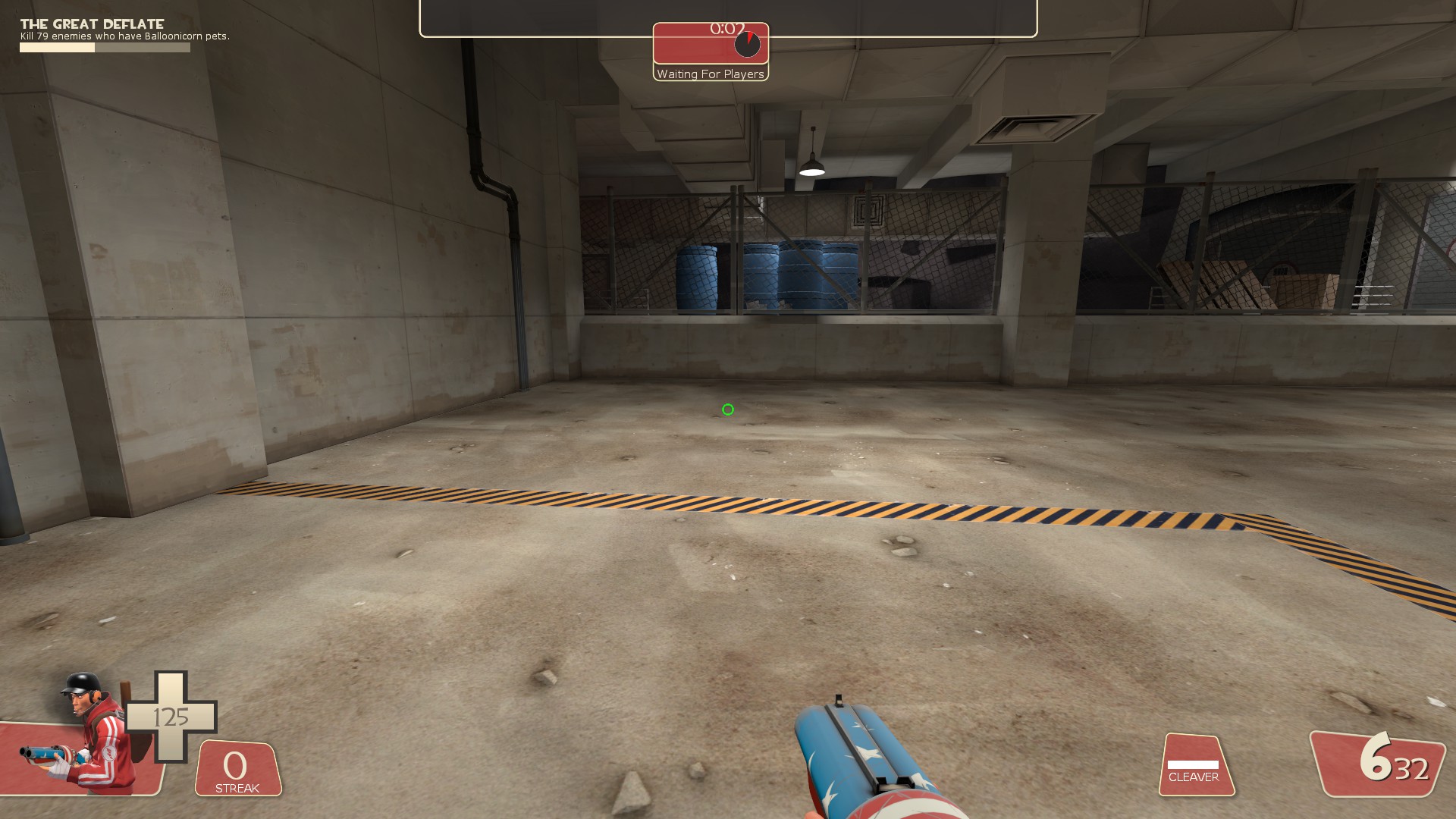Expand THE GREAT DEFLATE achievement details
Image resolution: width=1456 pixels, height=819 pixels.
pyautogui.click(x=91, y=24)
